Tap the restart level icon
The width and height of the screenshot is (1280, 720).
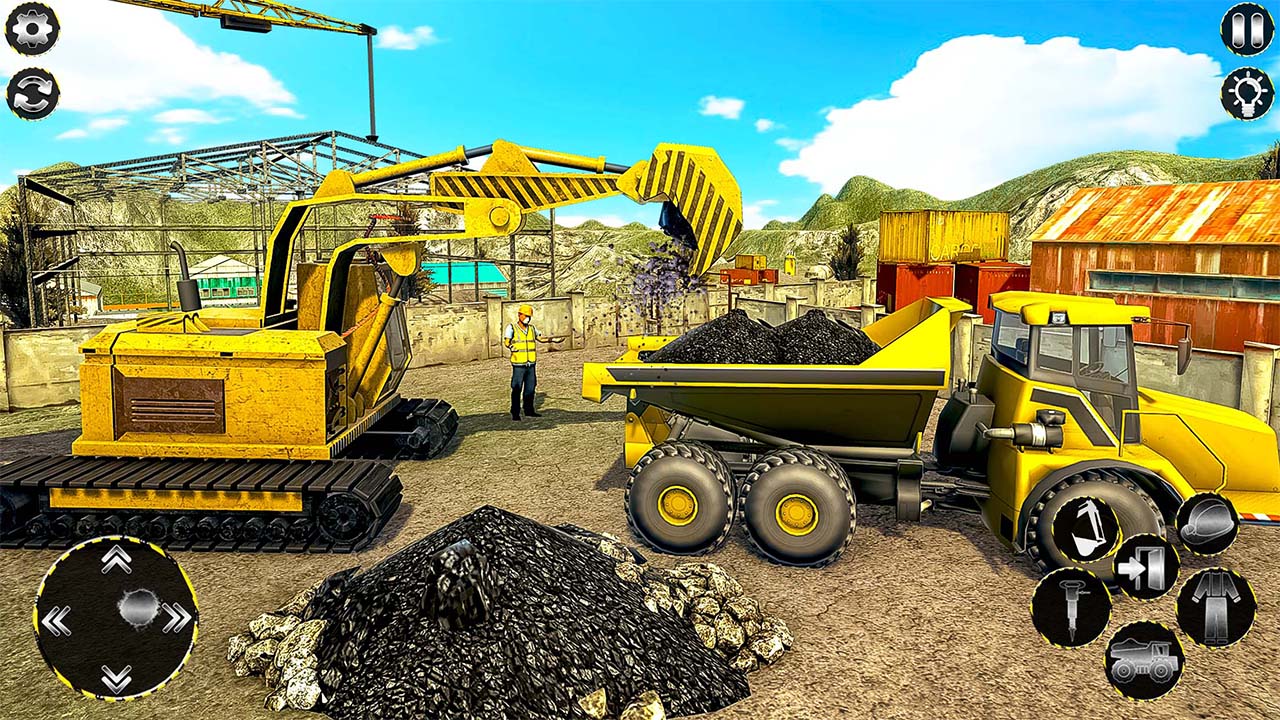[x=33, y=93]
